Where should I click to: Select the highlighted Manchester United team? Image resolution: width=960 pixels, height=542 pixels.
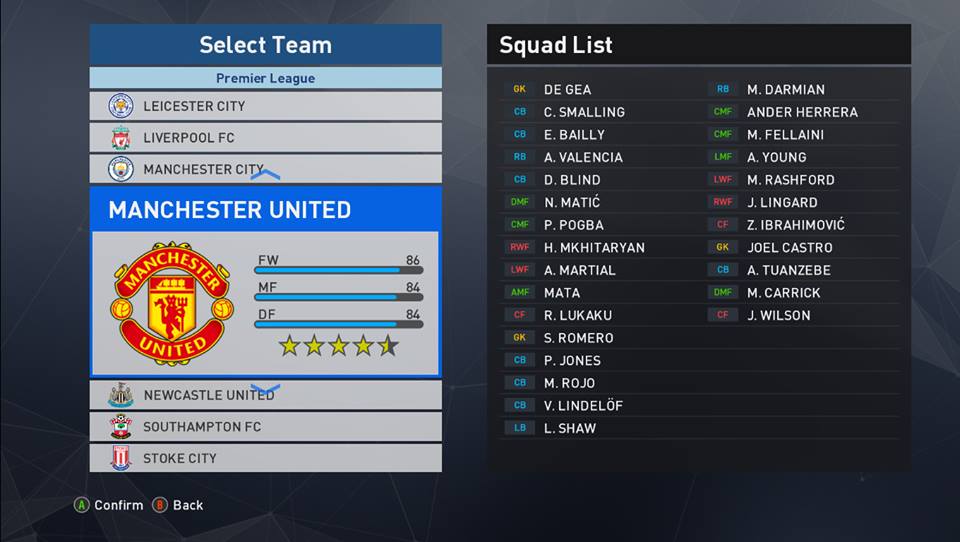265,280
